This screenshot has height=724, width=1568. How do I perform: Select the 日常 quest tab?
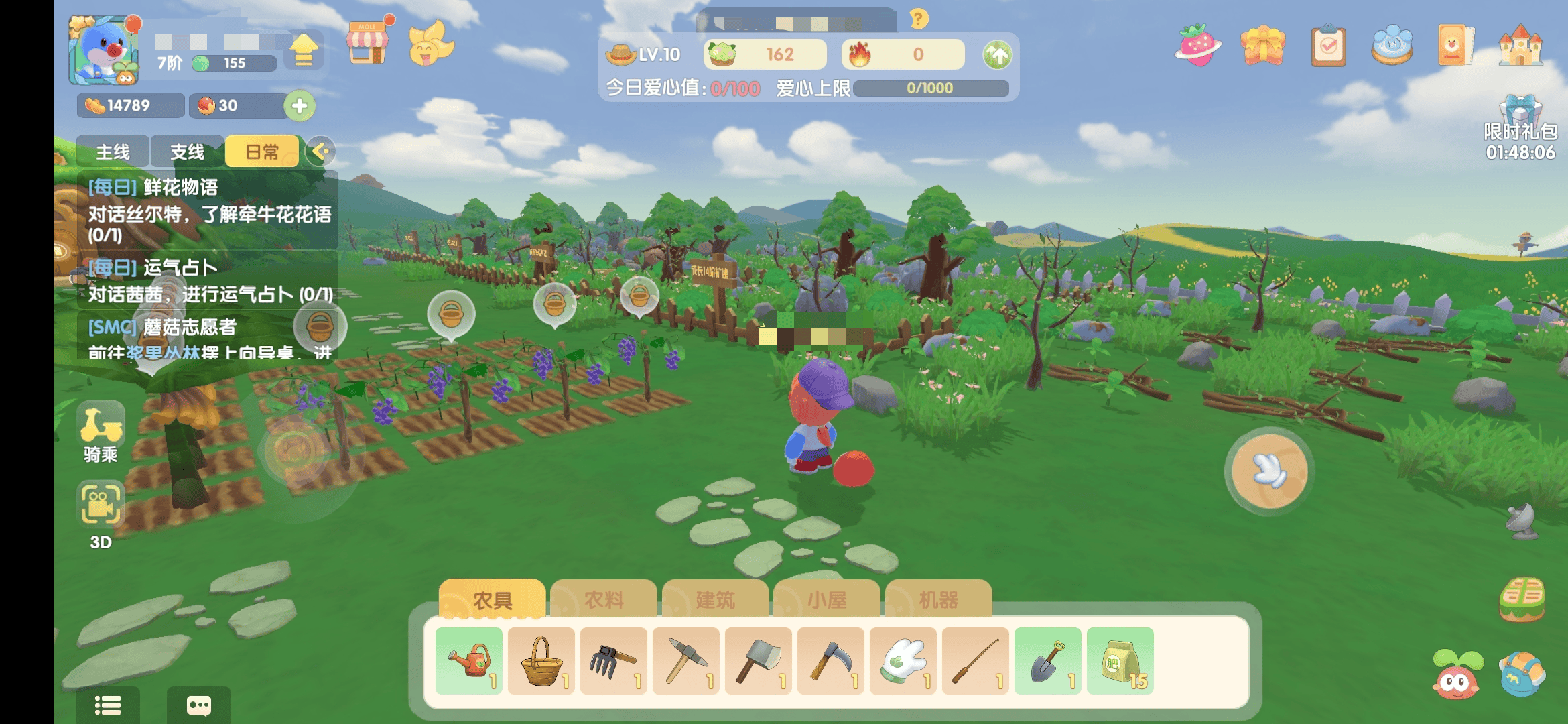(x=261, y=152)
